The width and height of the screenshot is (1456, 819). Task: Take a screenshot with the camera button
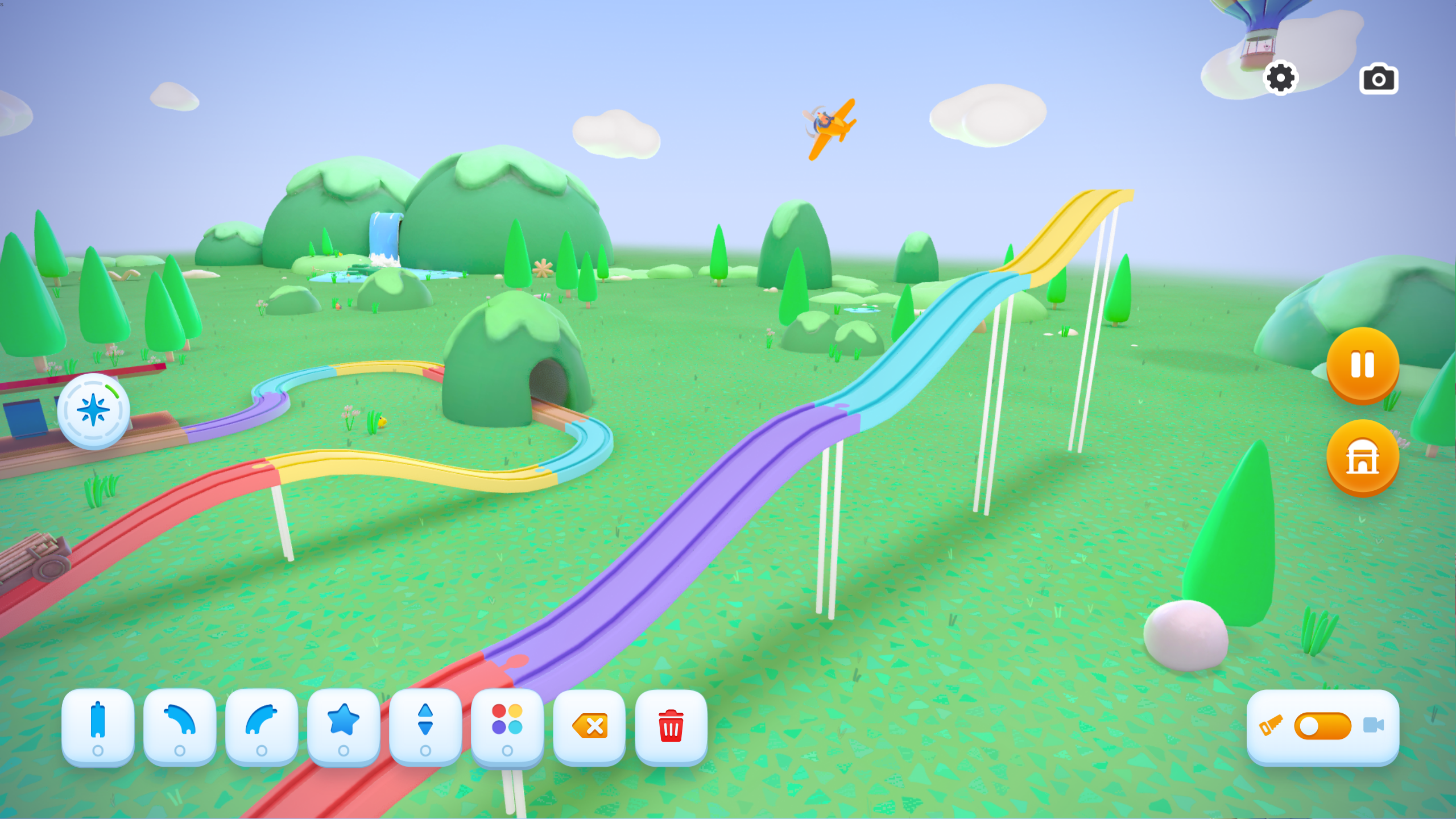[1379, 79]
